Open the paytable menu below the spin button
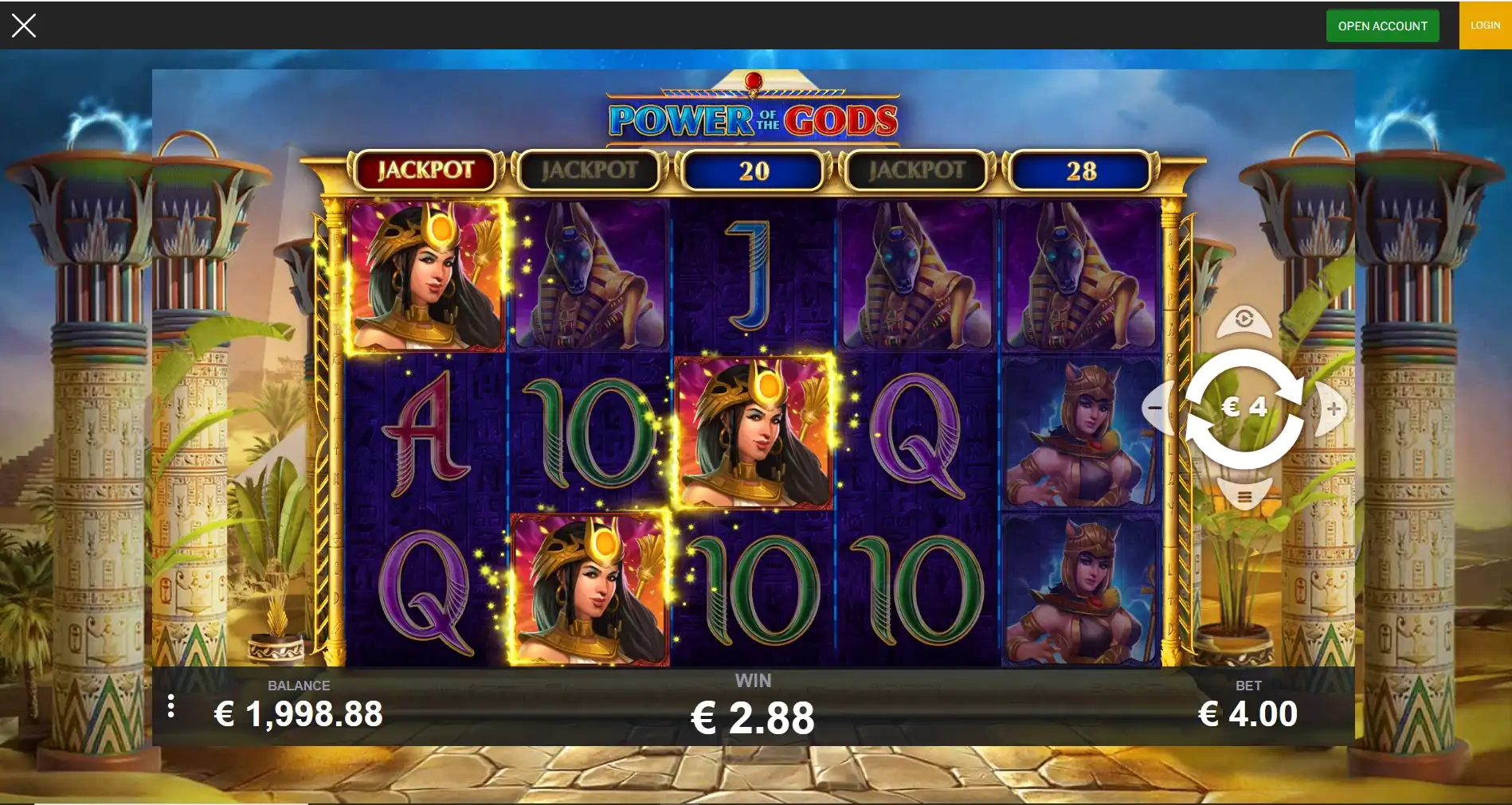Image resolution: width=1512 pixels, height=805 pixels. (1244, 498)
